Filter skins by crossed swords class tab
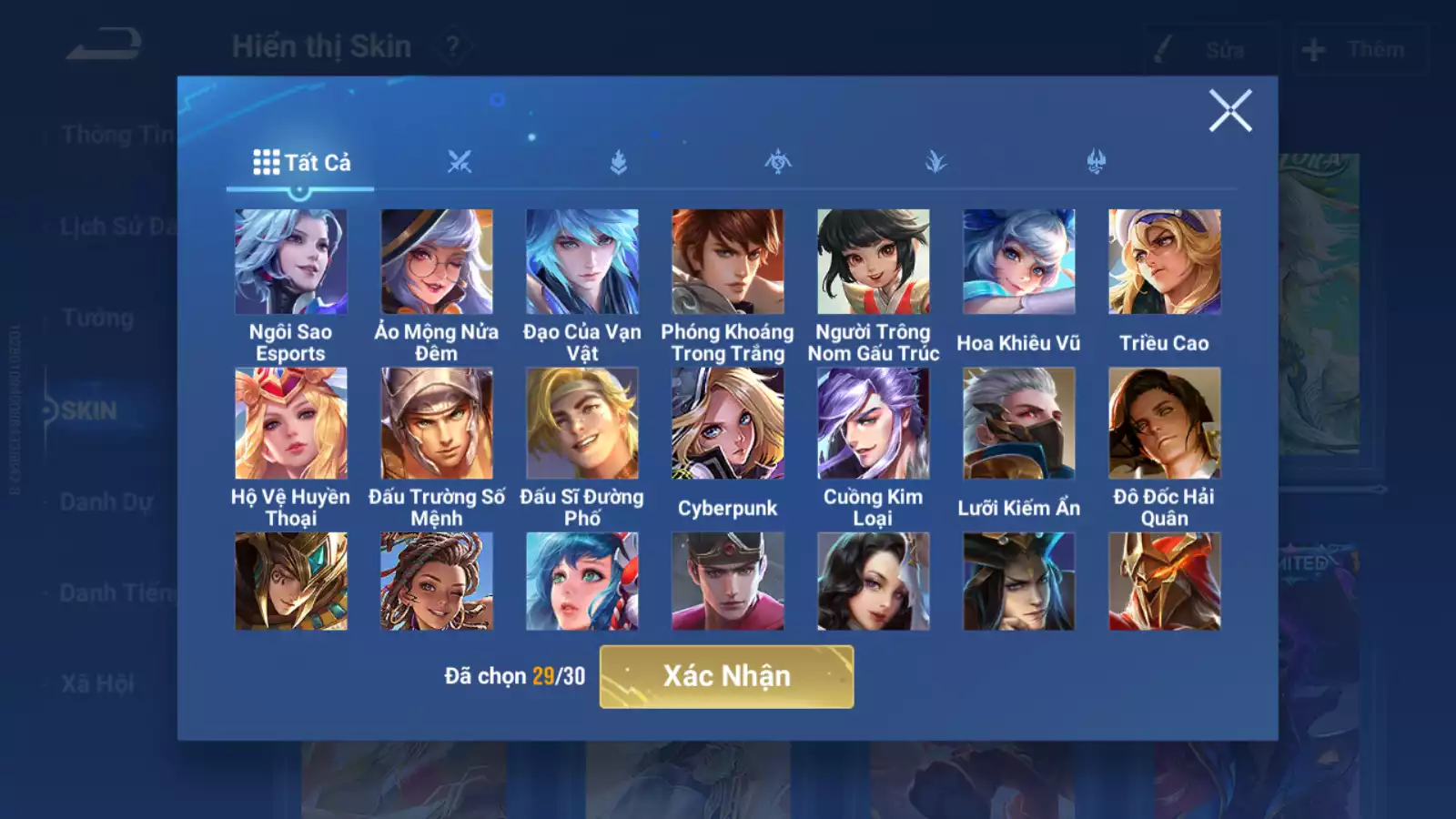 460,163
